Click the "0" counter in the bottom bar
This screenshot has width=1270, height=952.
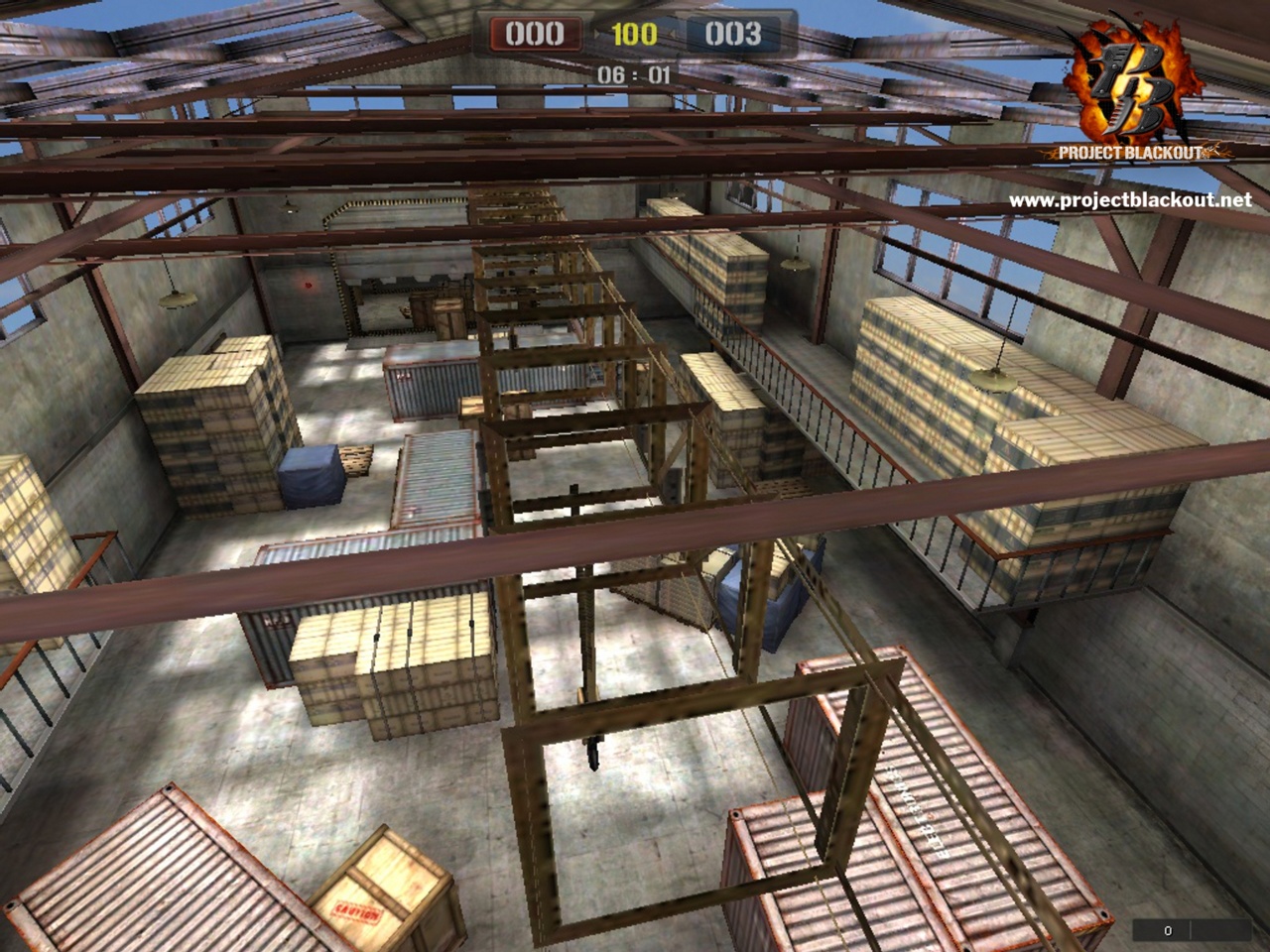(1167, 930)
